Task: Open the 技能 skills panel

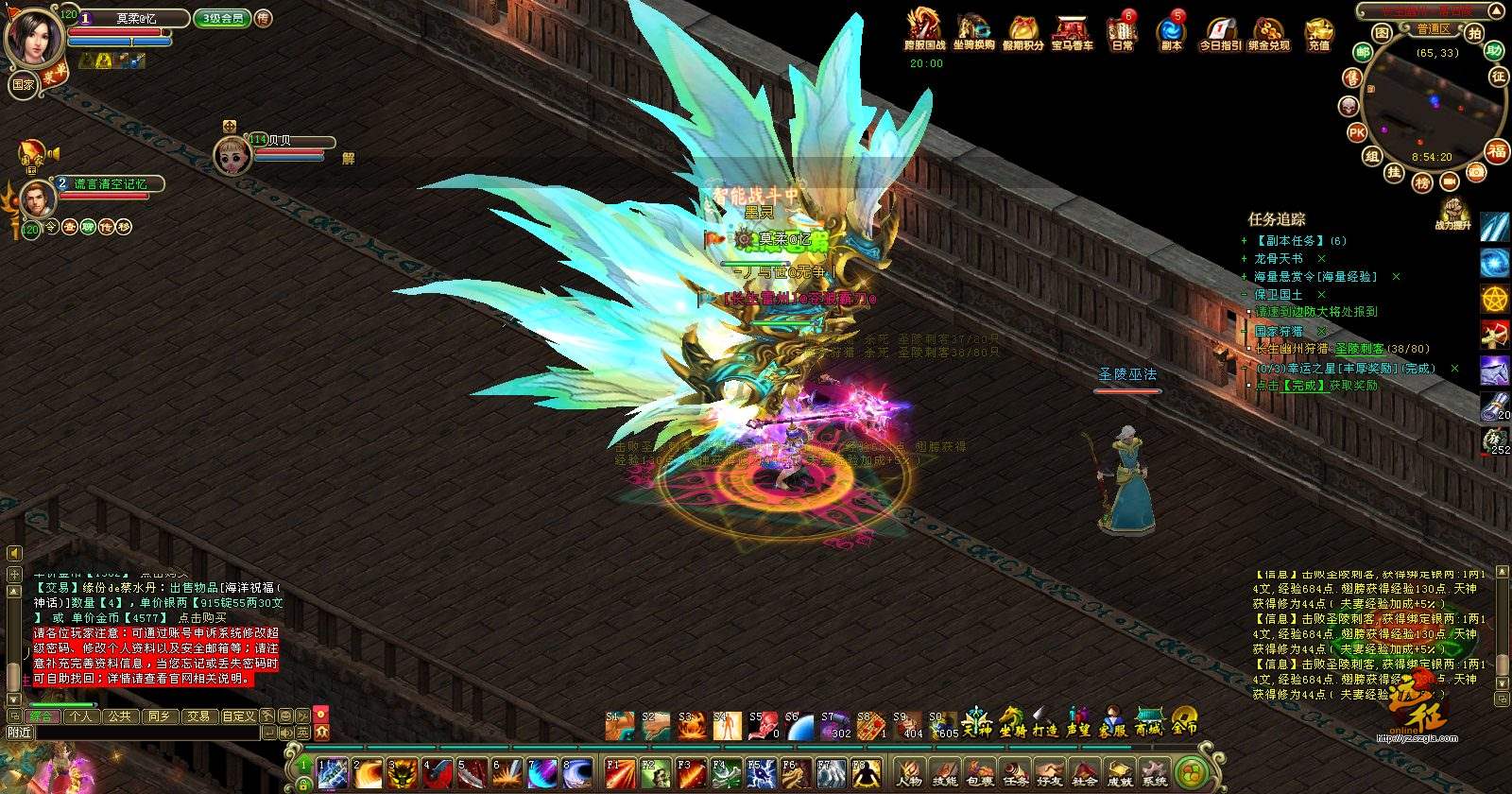Action: pos(944,772)
